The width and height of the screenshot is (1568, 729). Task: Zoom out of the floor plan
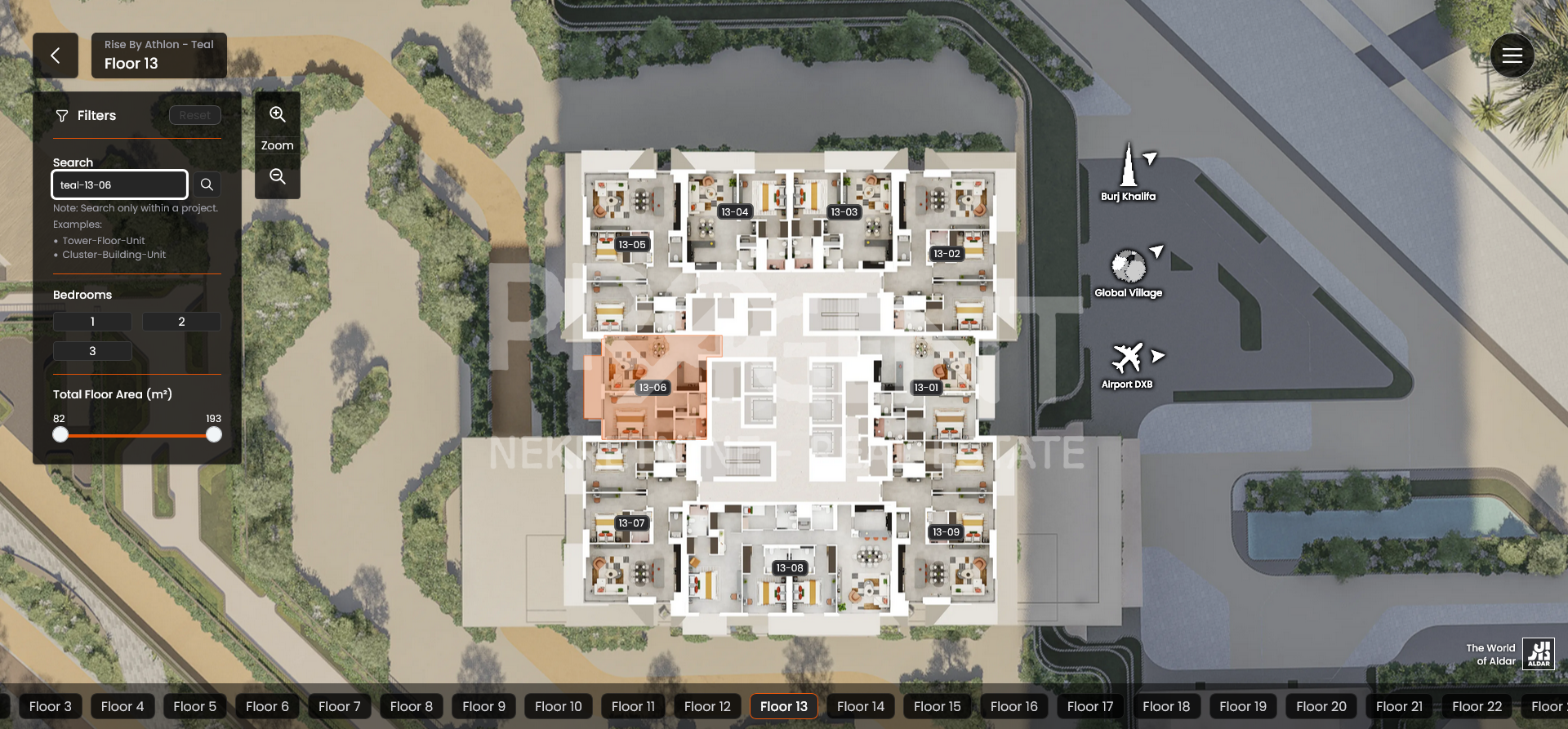click(278, 176)
